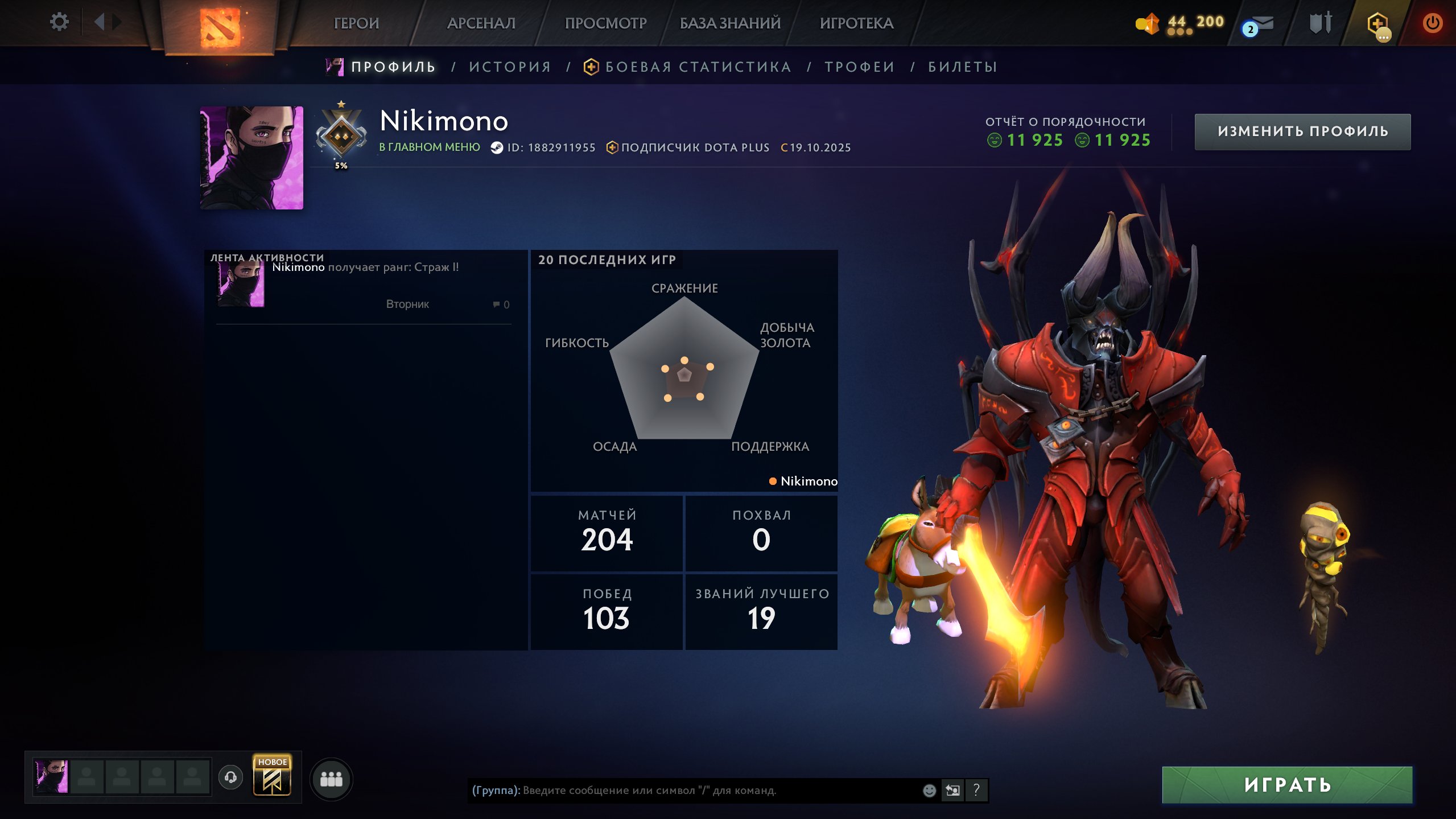1456x819 pixels.
Task: Click the Dota 2 logo home button
Action: [x=220, y=26]
